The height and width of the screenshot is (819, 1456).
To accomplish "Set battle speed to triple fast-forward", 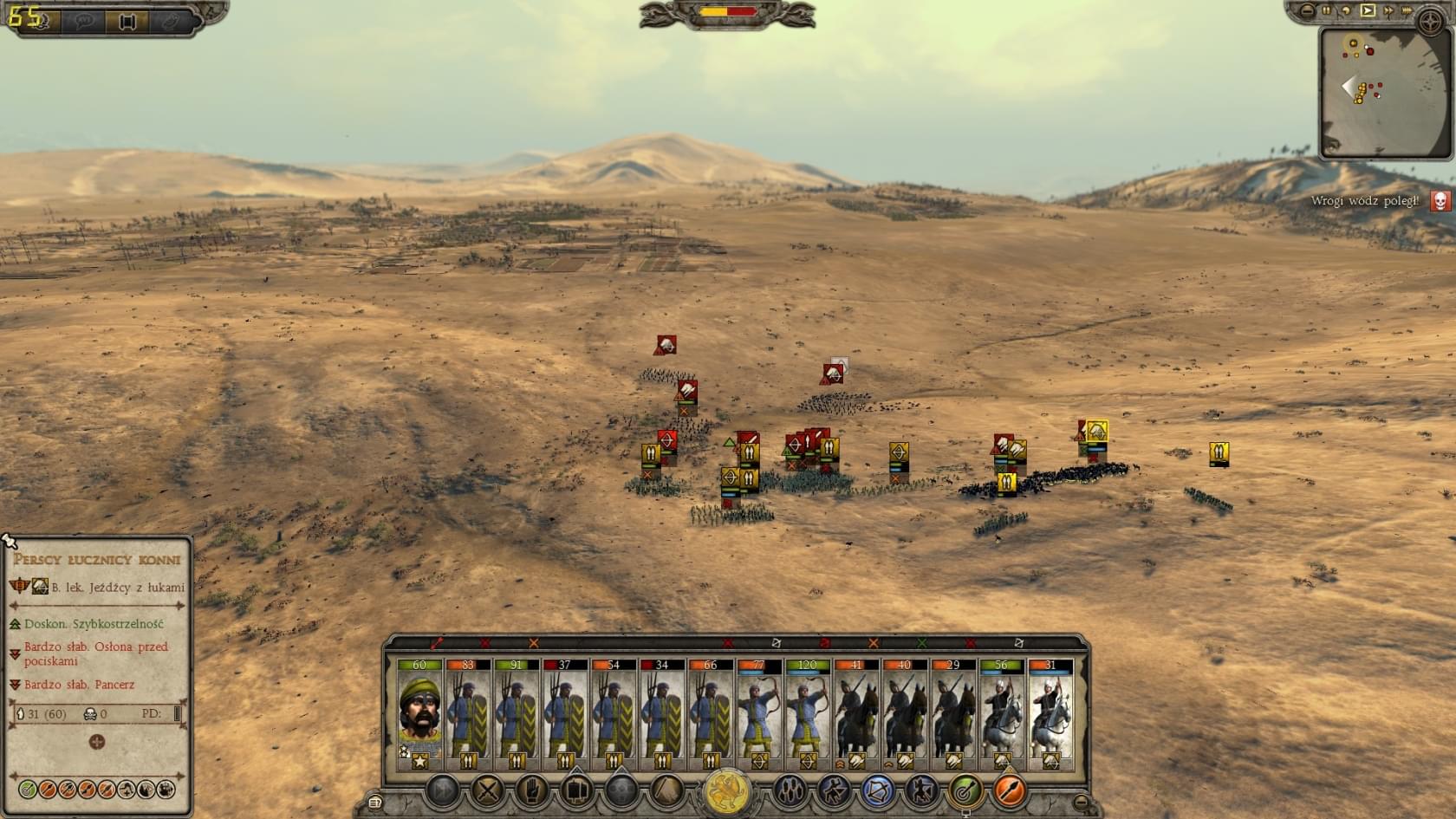I will (1407, 11).
